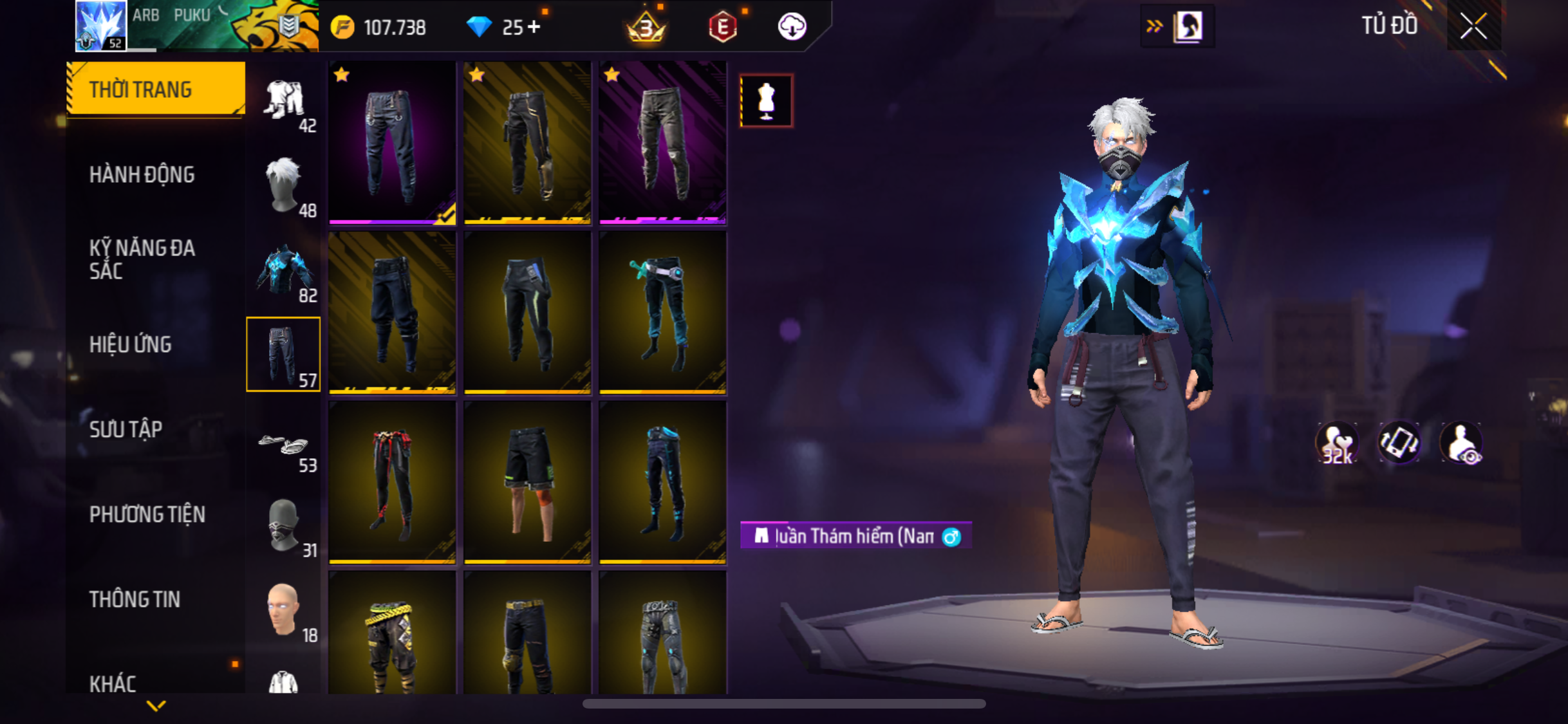The image size is (1568, 724).
Task: Choose the sandals footwear category
Action: pos(284,445)
